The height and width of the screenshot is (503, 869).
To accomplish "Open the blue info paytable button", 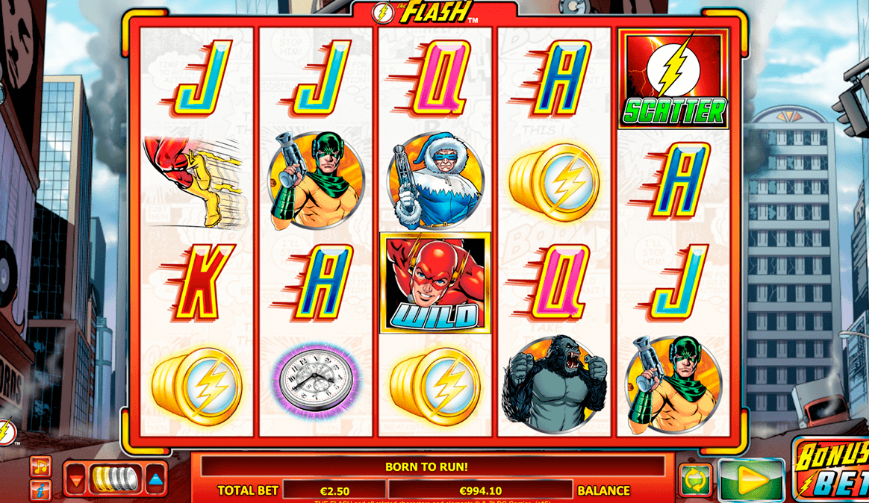I will [x=40, y=490].
